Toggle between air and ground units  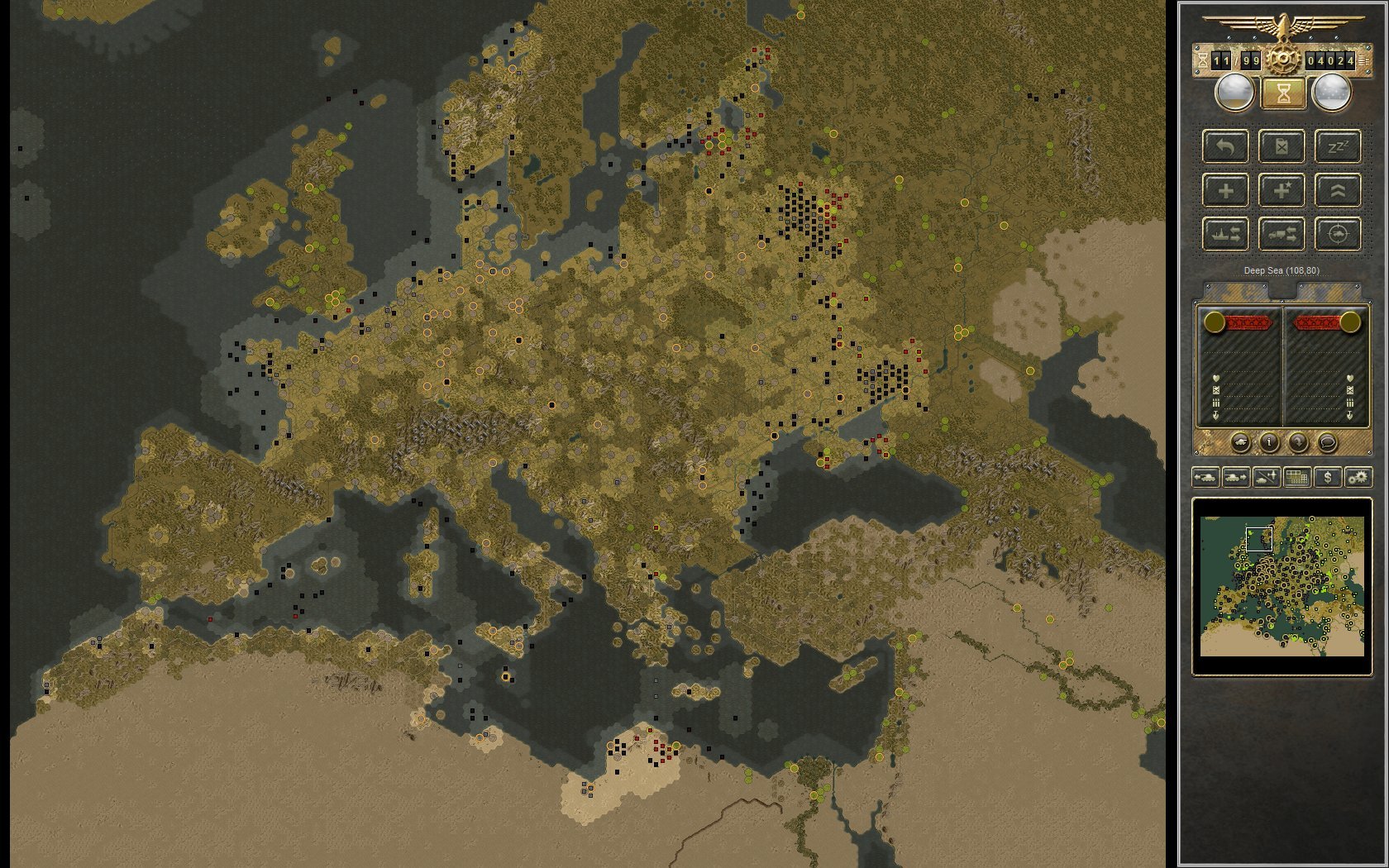pyautogui.click(x=1266, y=477)
